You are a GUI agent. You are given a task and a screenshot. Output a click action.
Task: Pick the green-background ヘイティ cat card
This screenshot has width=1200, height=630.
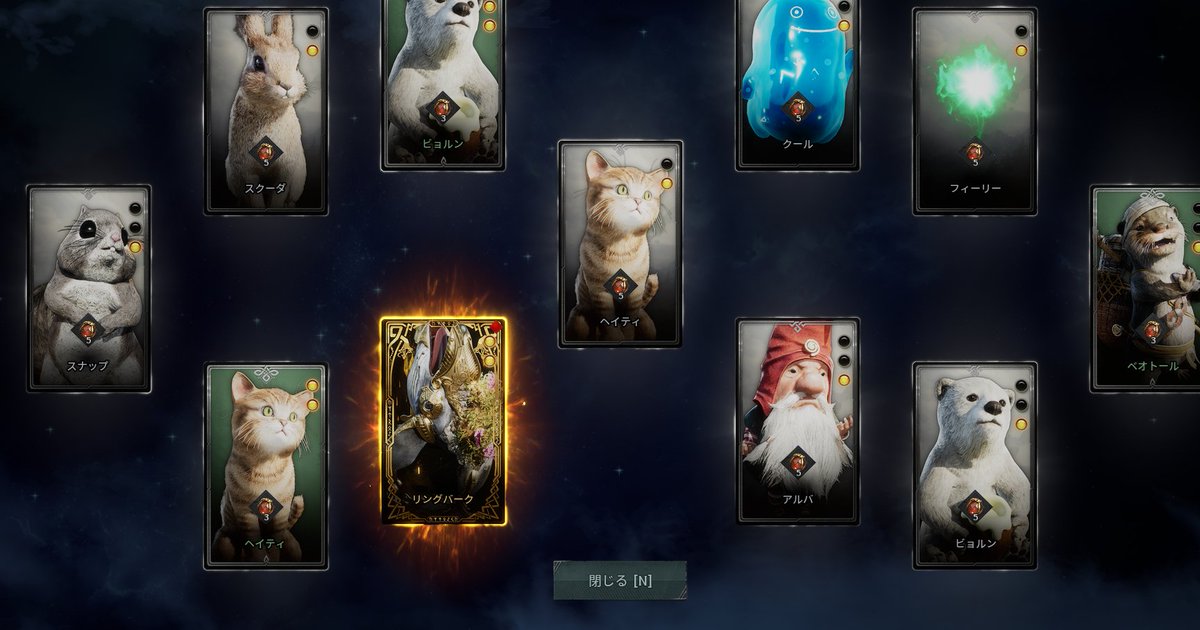(x=266, y=466)
